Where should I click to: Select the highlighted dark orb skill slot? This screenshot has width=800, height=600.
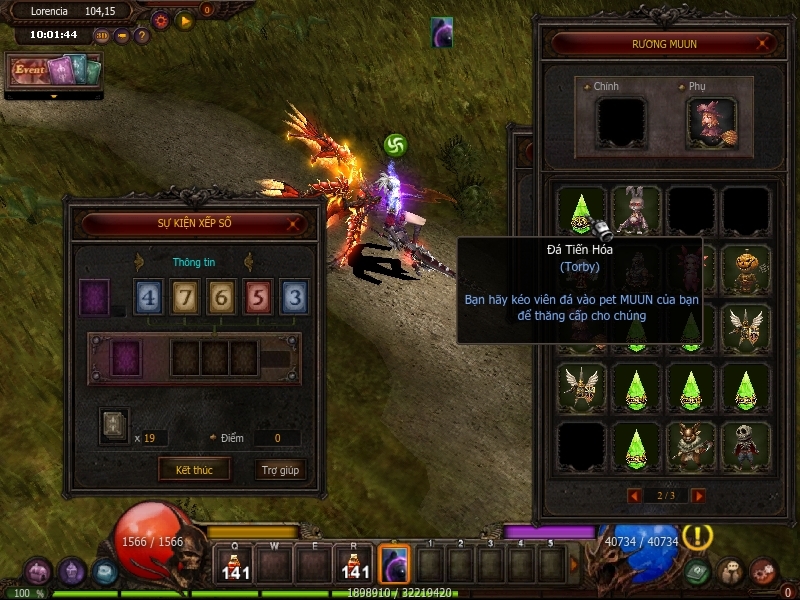click(x=394, y=564)
